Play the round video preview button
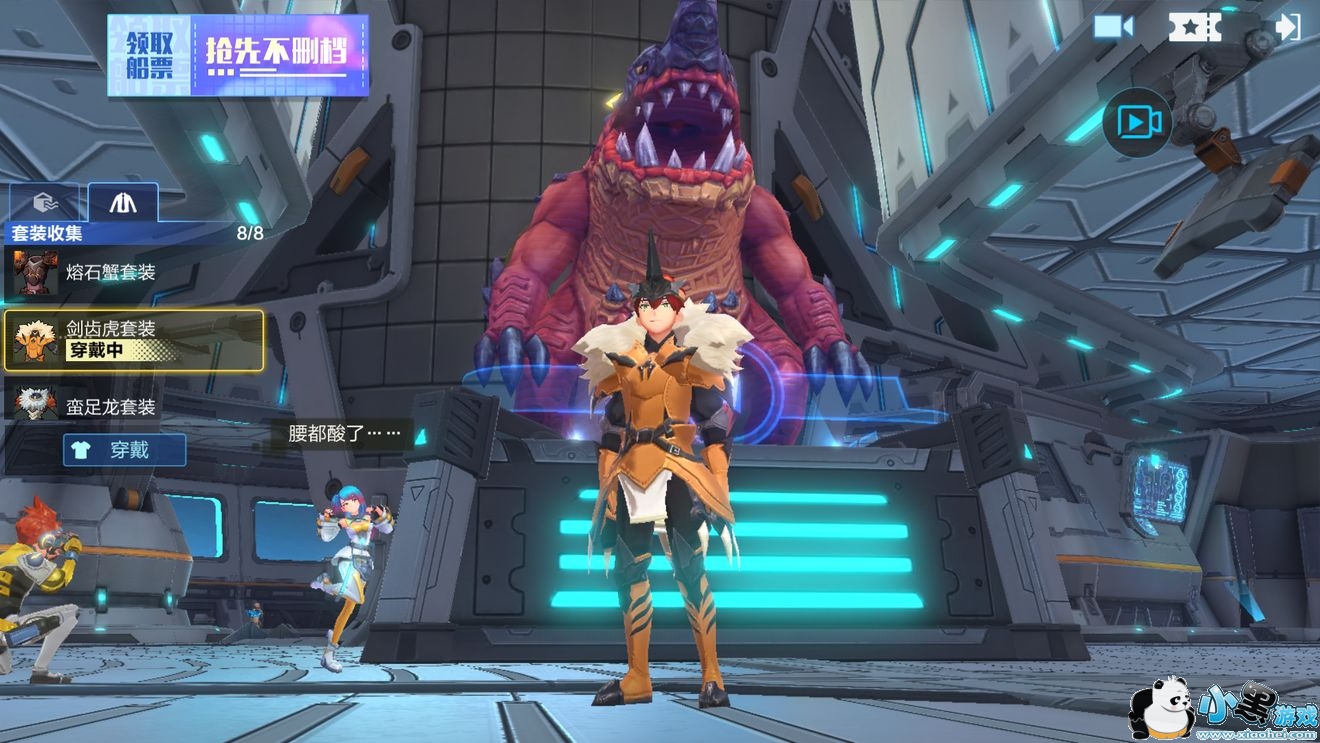The width and height of the screenshot is (1320, 743). [1138, 123]
